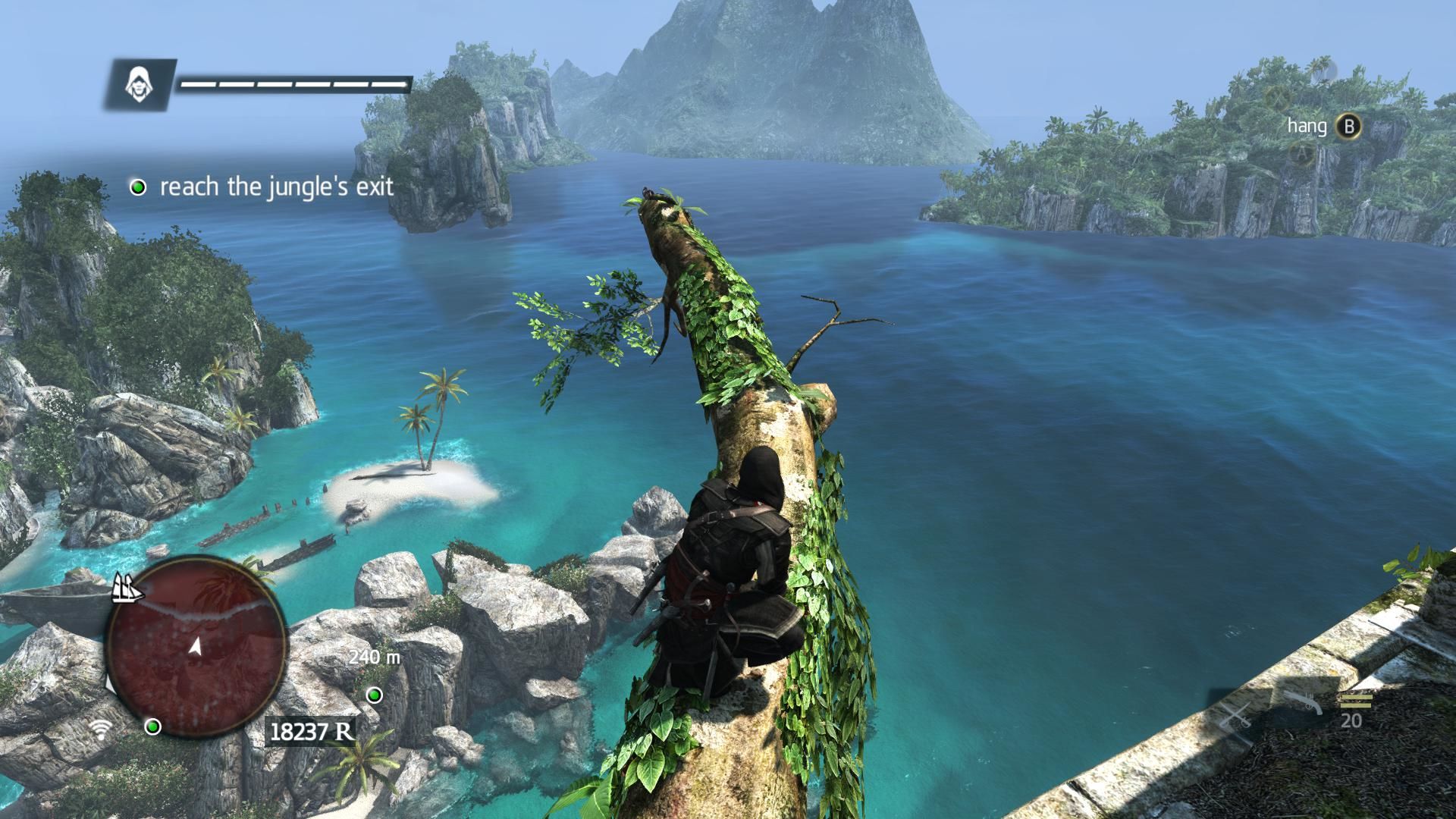Click the hooded assassin portrait icon
1456x819 pixels.
(139, 83)
